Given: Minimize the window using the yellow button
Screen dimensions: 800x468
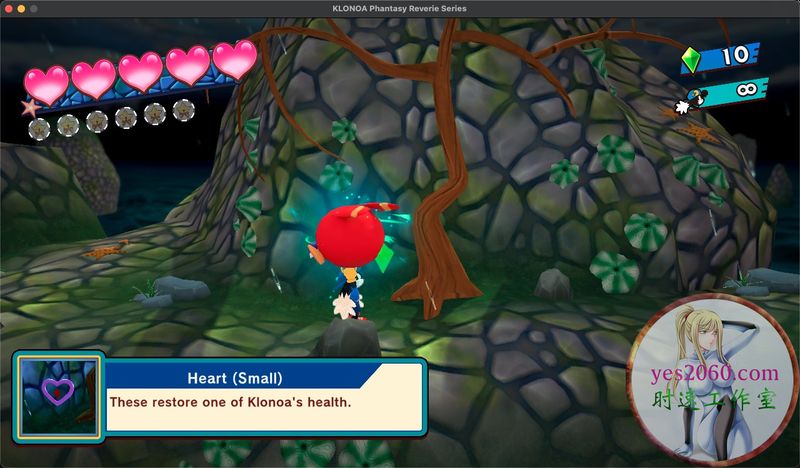Looking at the screenshot, I should (x=23, y=8).
